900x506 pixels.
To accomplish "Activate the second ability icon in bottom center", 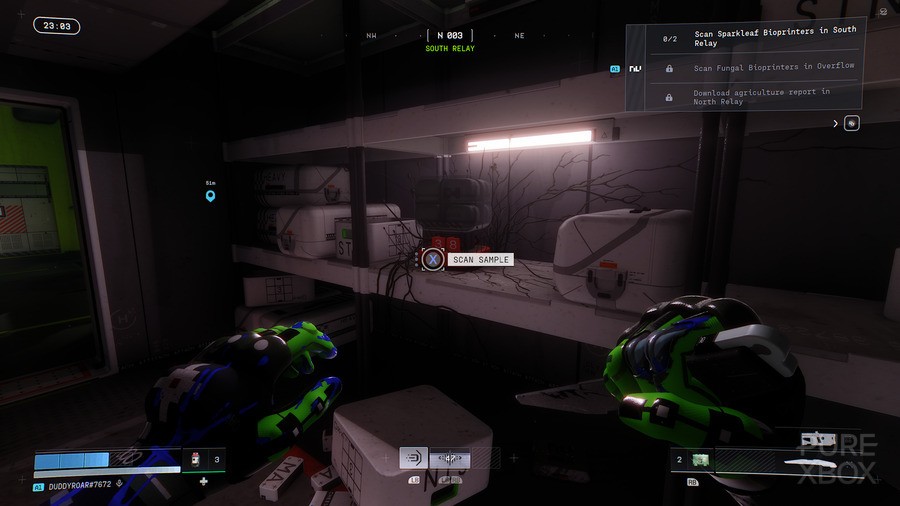I will click(450, 458).
